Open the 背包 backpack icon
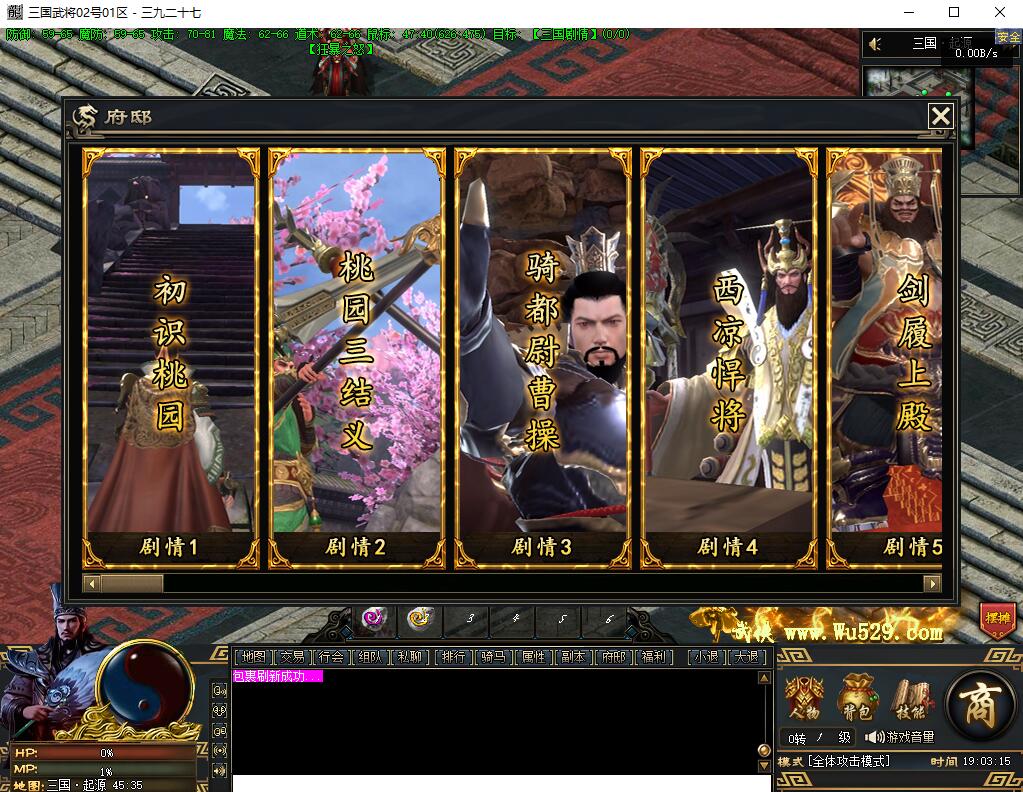The height and width of the screenshot is (792, 1023). click(857, 699)
